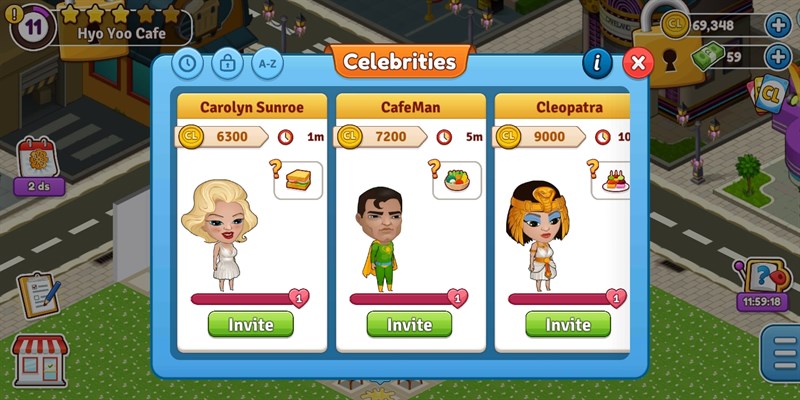This screenshot has height=400, width=800.
Task: Open the Celebrities info button
Action: [597, 63]
